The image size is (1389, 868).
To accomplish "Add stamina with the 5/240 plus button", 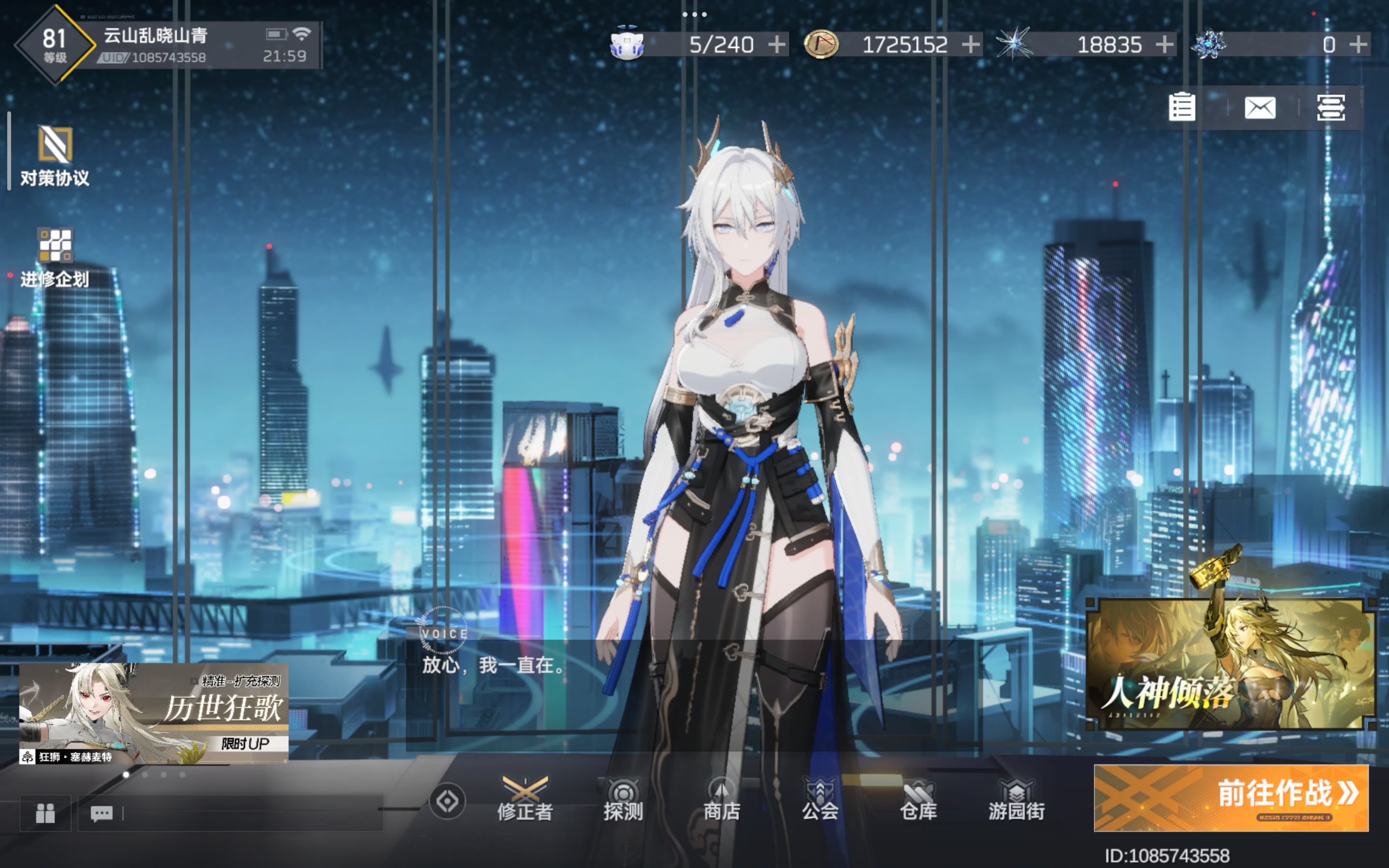I will [776, 44].
